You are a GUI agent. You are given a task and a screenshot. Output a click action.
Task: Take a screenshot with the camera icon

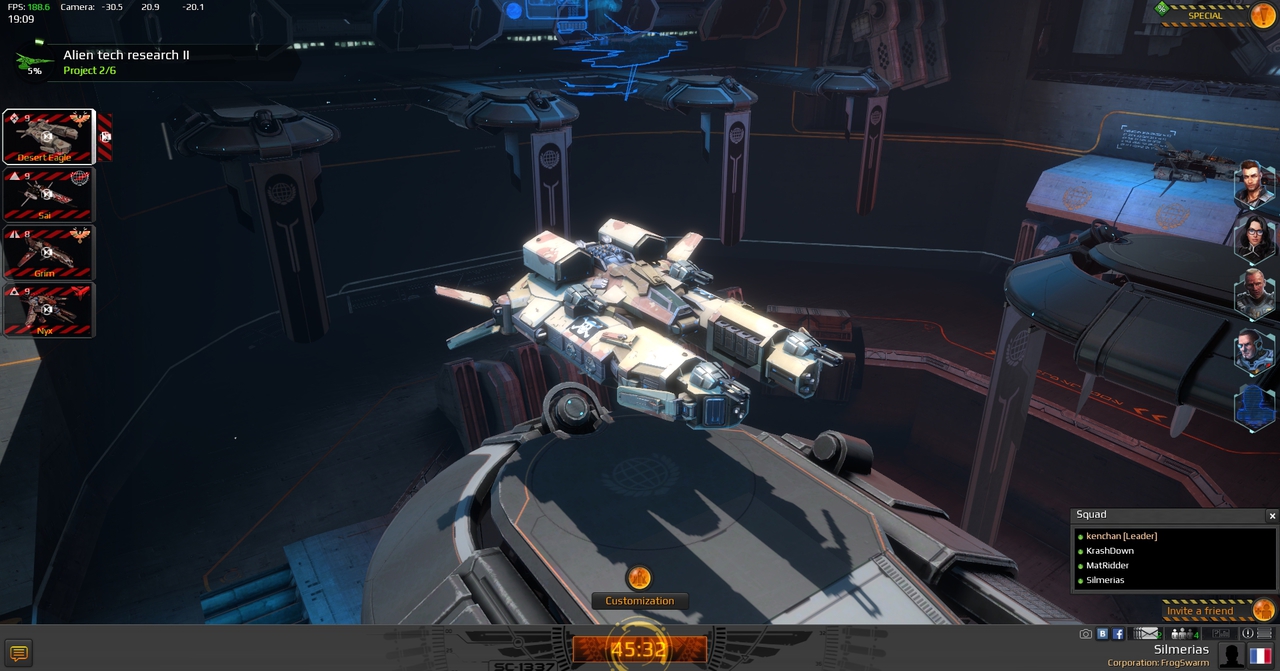click(1086, 634)
